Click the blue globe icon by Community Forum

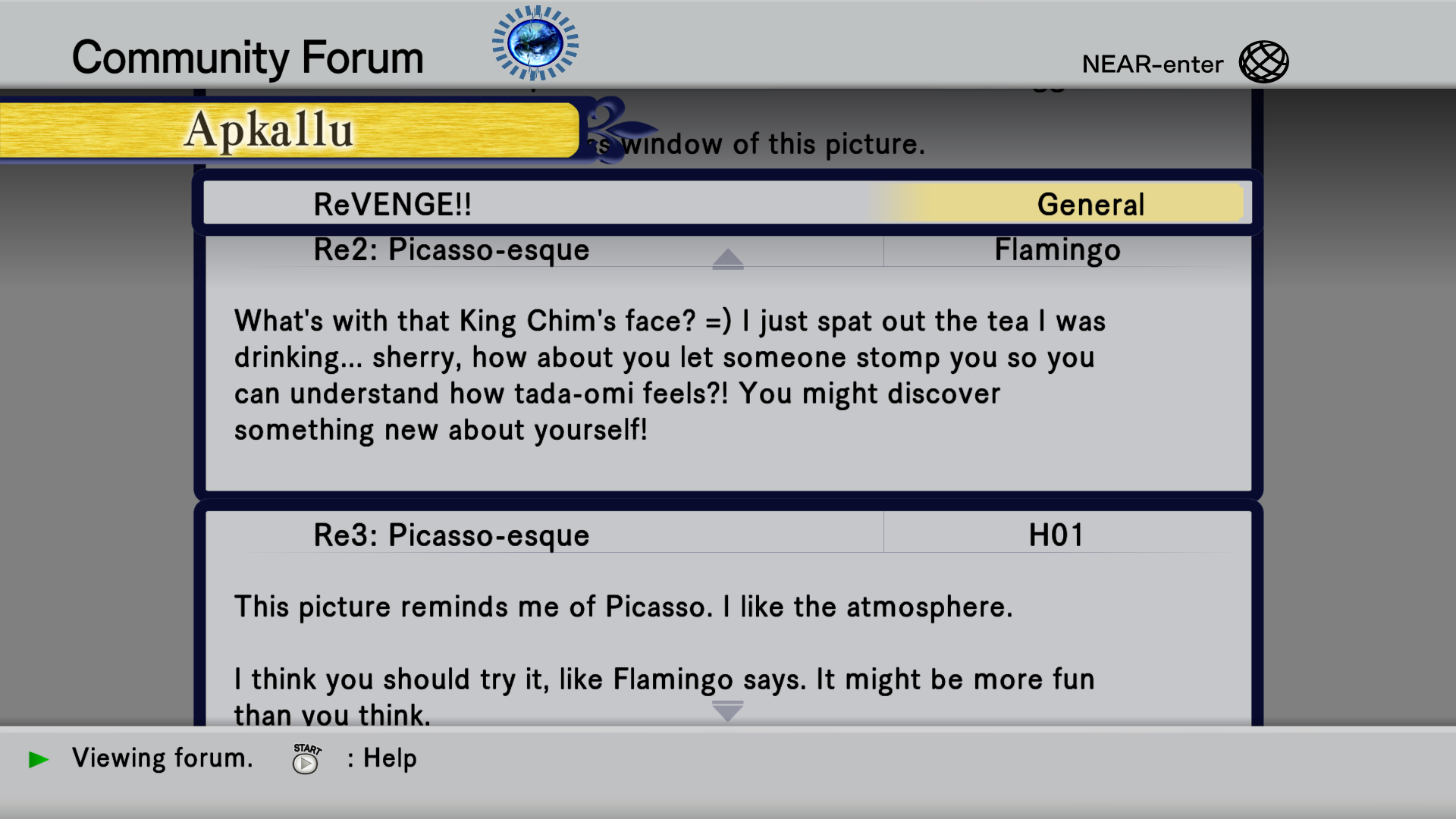535,43
